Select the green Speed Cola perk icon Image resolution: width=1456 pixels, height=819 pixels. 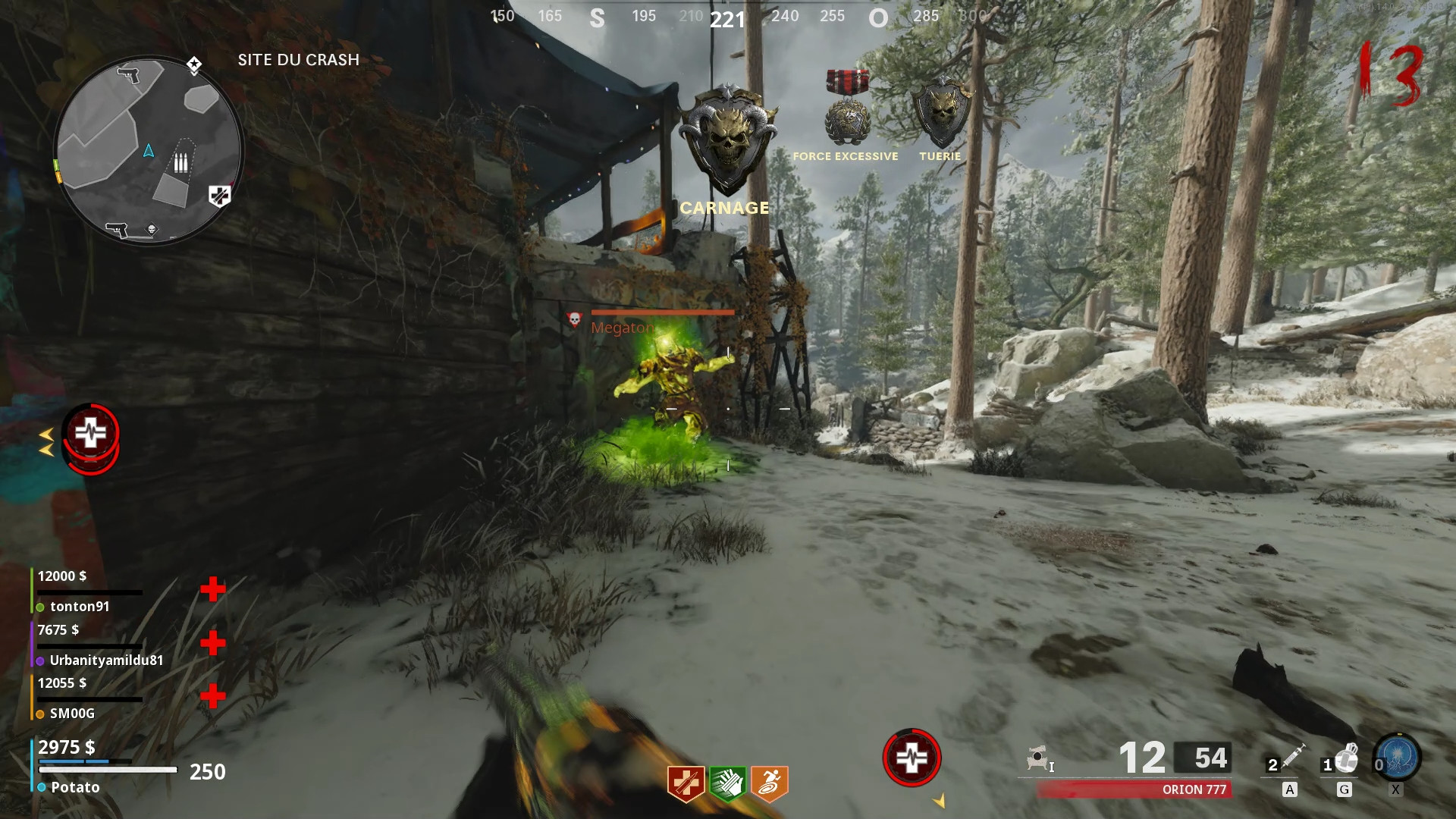tap(727, 783)
